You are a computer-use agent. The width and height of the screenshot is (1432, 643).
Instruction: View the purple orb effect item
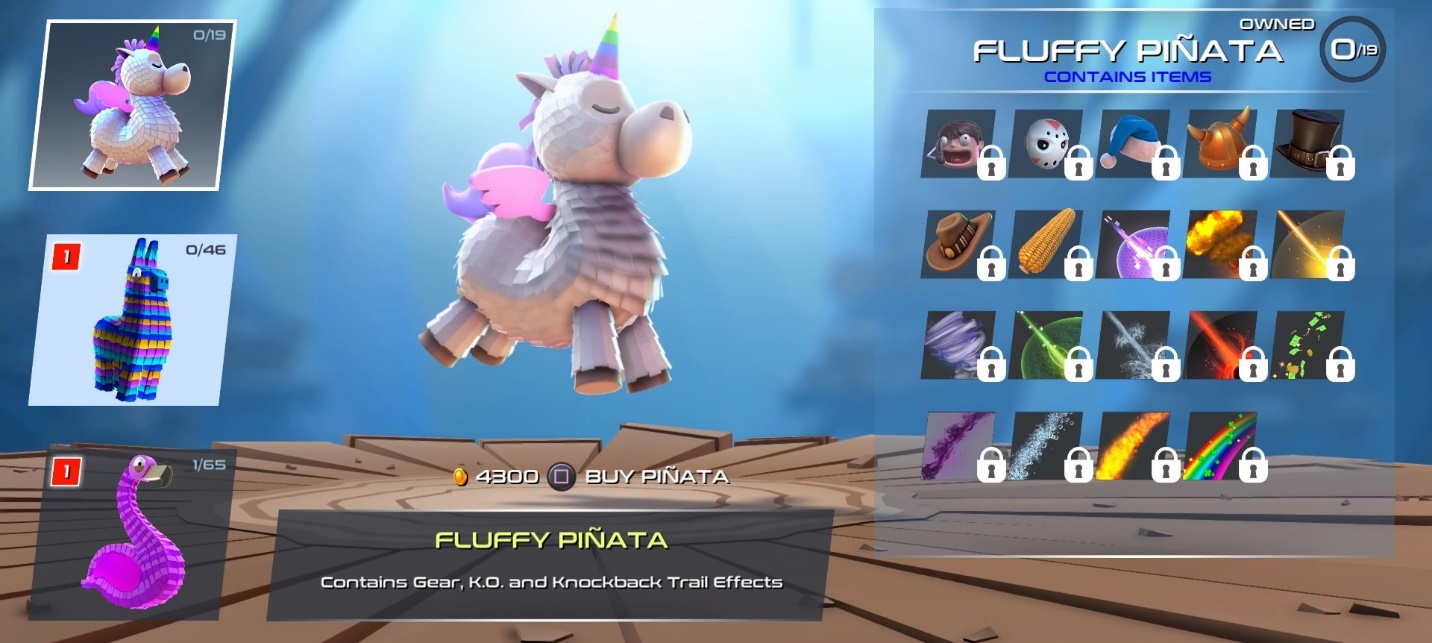pos(1133,244)
